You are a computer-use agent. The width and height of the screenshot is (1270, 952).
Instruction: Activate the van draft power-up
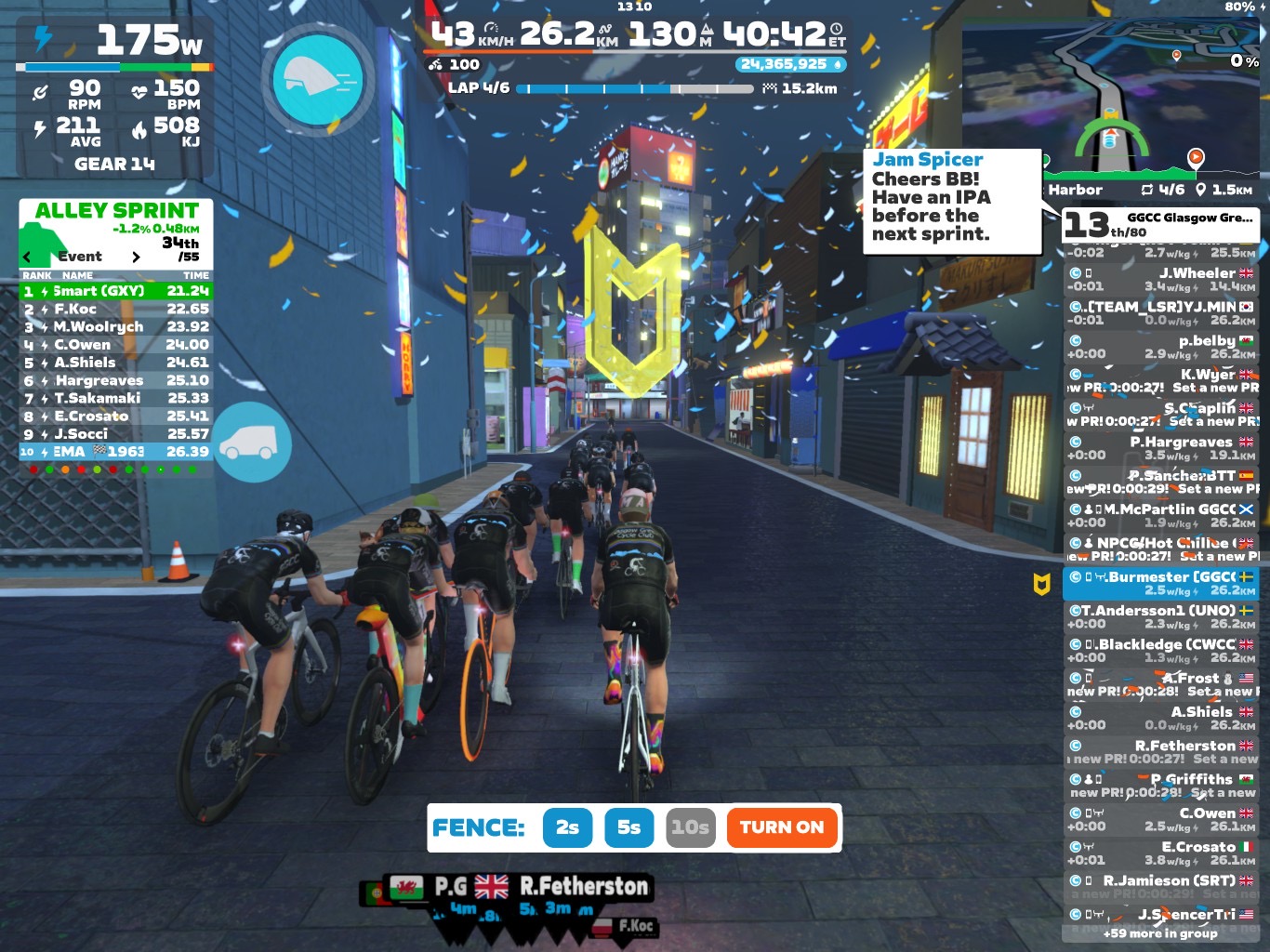[x=249, y=443]
